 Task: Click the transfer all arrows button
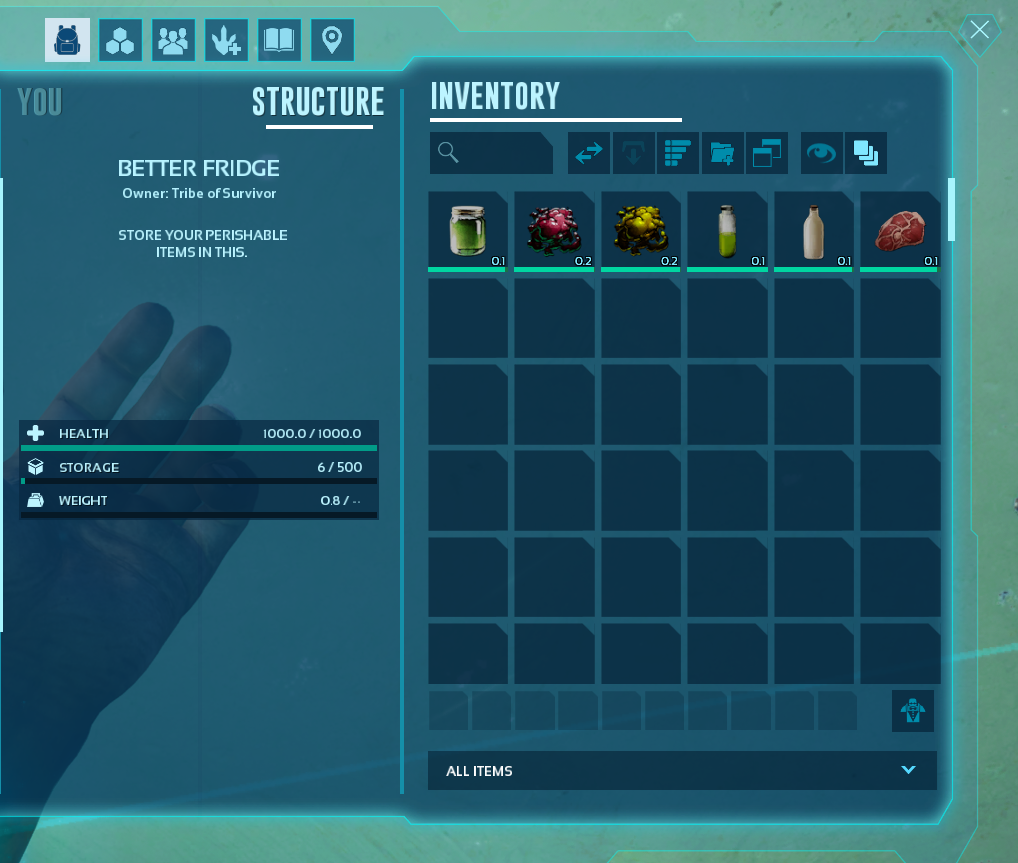(x=589, y=153)
